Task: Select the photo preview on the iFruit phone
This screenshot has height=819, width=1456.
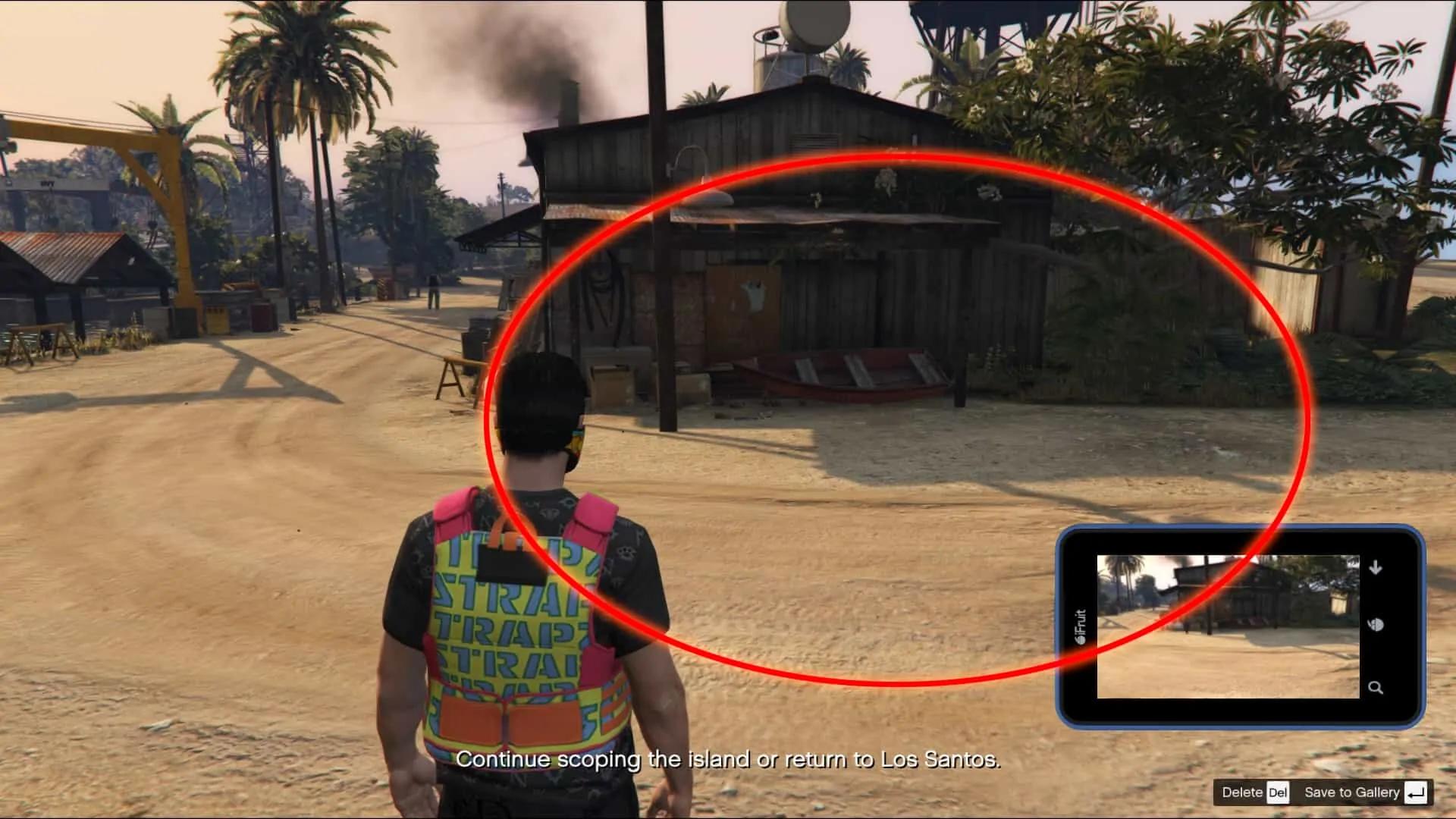Action: tap(1227, 626)
